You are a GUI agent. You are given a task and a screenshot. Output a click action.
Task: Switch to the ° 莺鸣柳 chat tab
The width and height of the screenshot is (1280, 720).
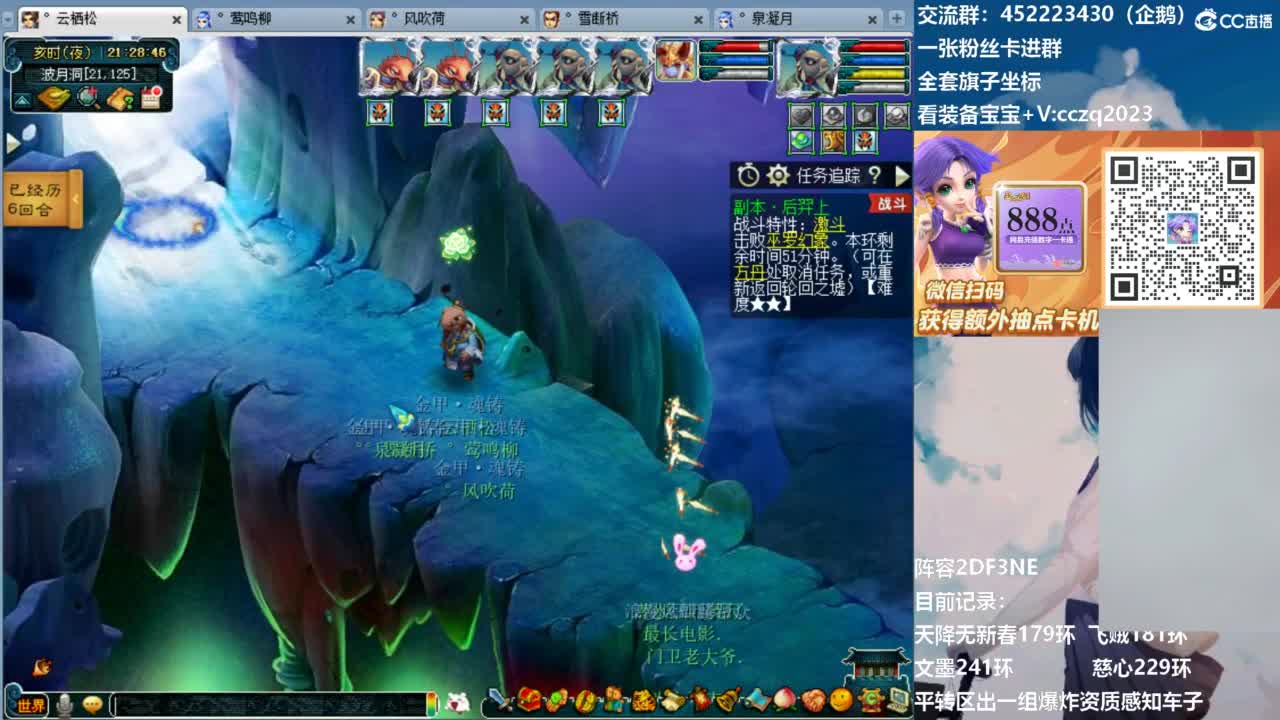(x=250, y=18)
